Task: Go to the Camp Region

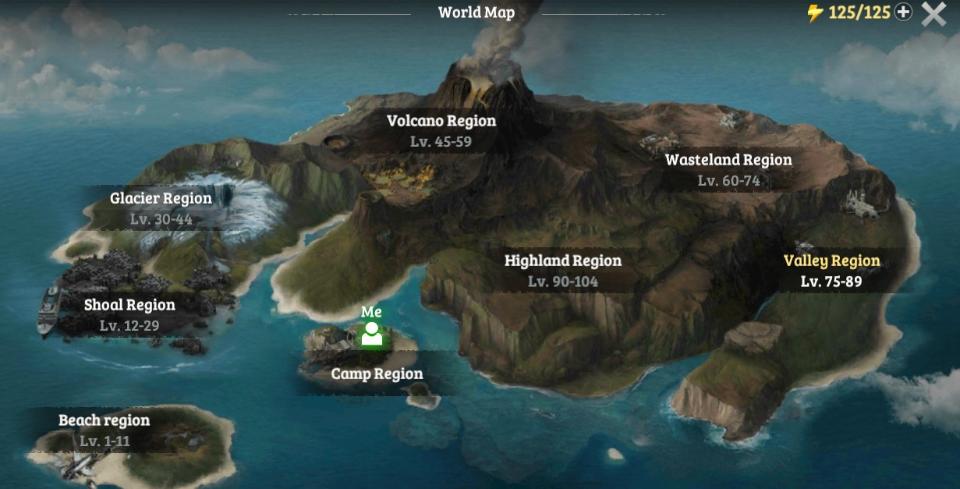Action: 377,374
